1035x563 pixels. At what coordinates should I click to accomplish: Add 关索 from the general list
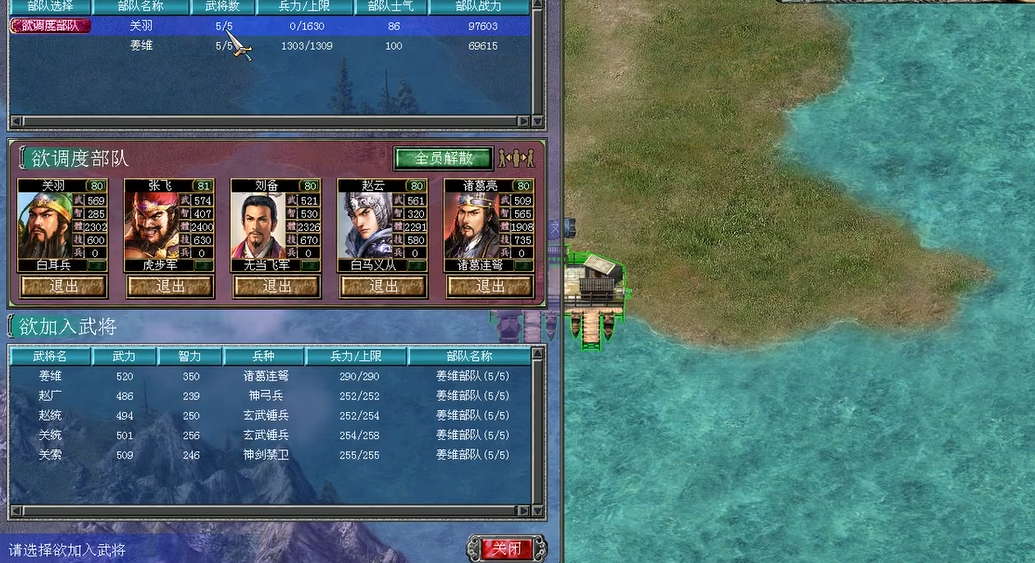pos(51,455)
